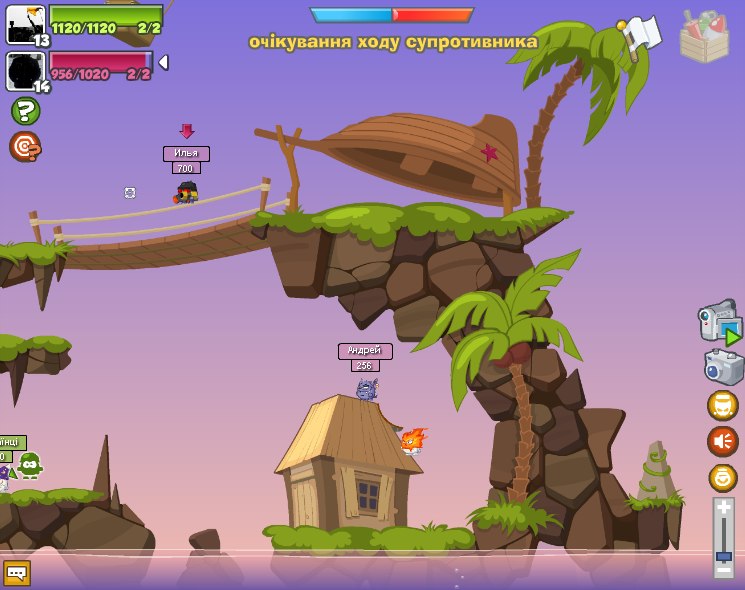Open help with the green question mark
This screenshot has width=745, height=590.
click(25, 111)
